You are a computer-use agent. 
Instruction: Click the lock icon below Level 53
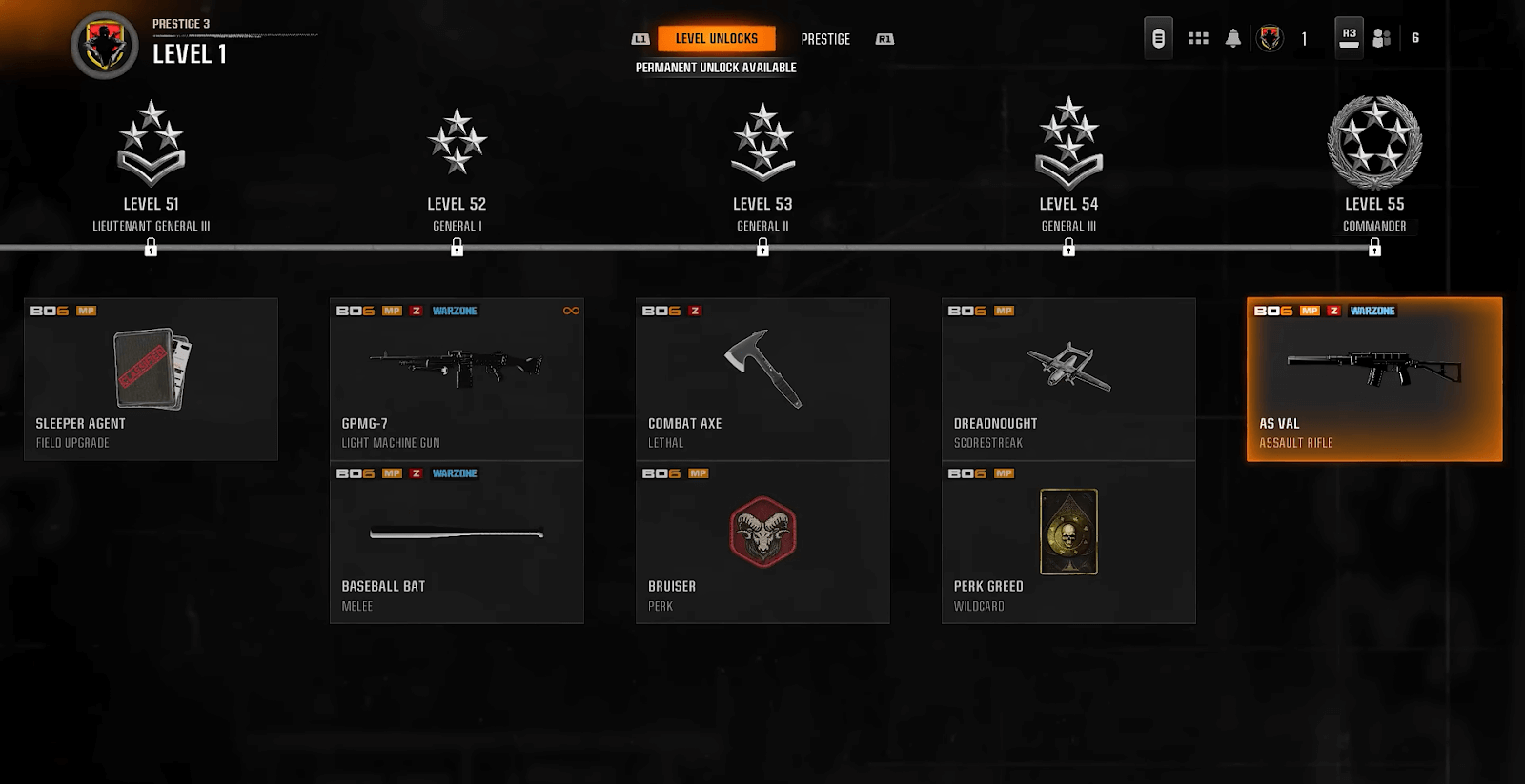pos(762,249)
